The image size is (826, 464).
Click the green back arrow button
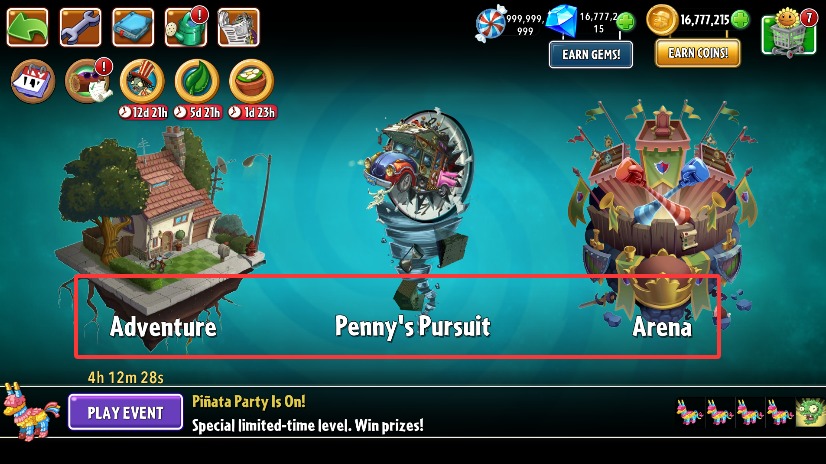coord(27,27)
